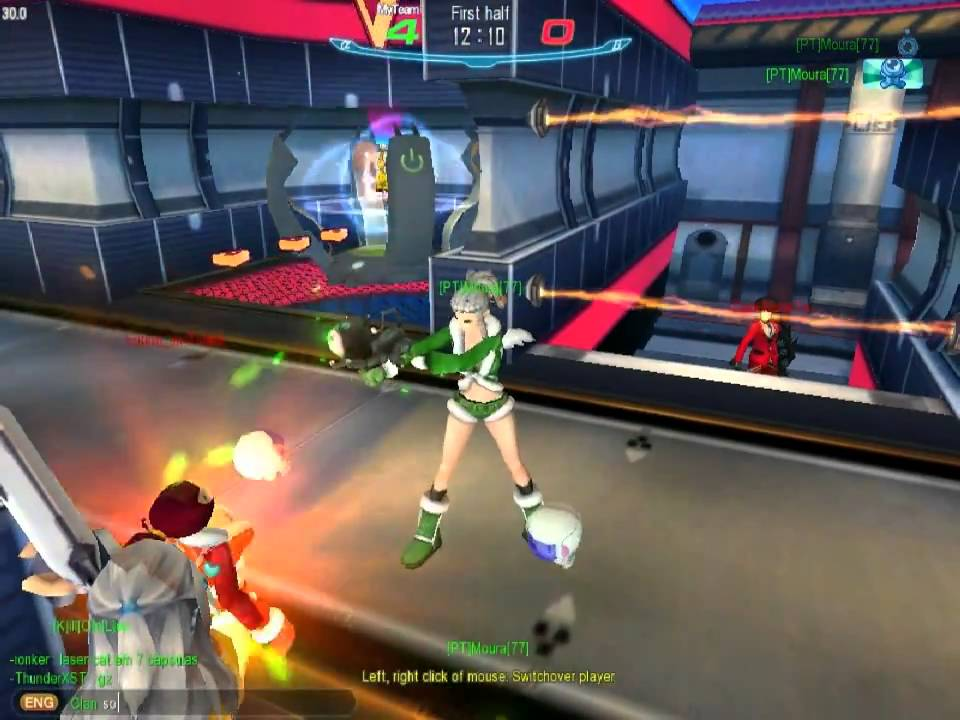The height and width of the screenshot is (720, 960).
Task: Select the highlighted blue robot kill-feed icon
Action: (x=891, y=74)
